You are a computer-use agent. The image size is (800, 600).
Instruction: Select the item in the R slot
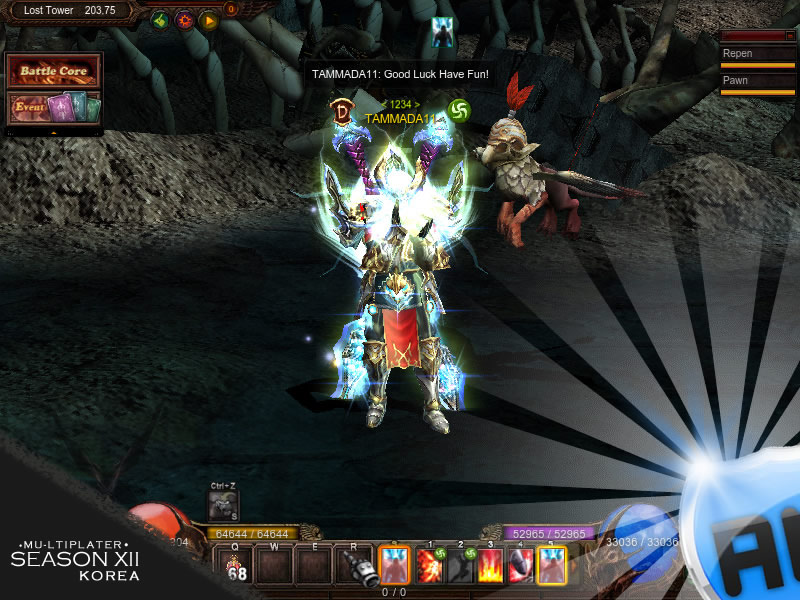tap(355, 566)
